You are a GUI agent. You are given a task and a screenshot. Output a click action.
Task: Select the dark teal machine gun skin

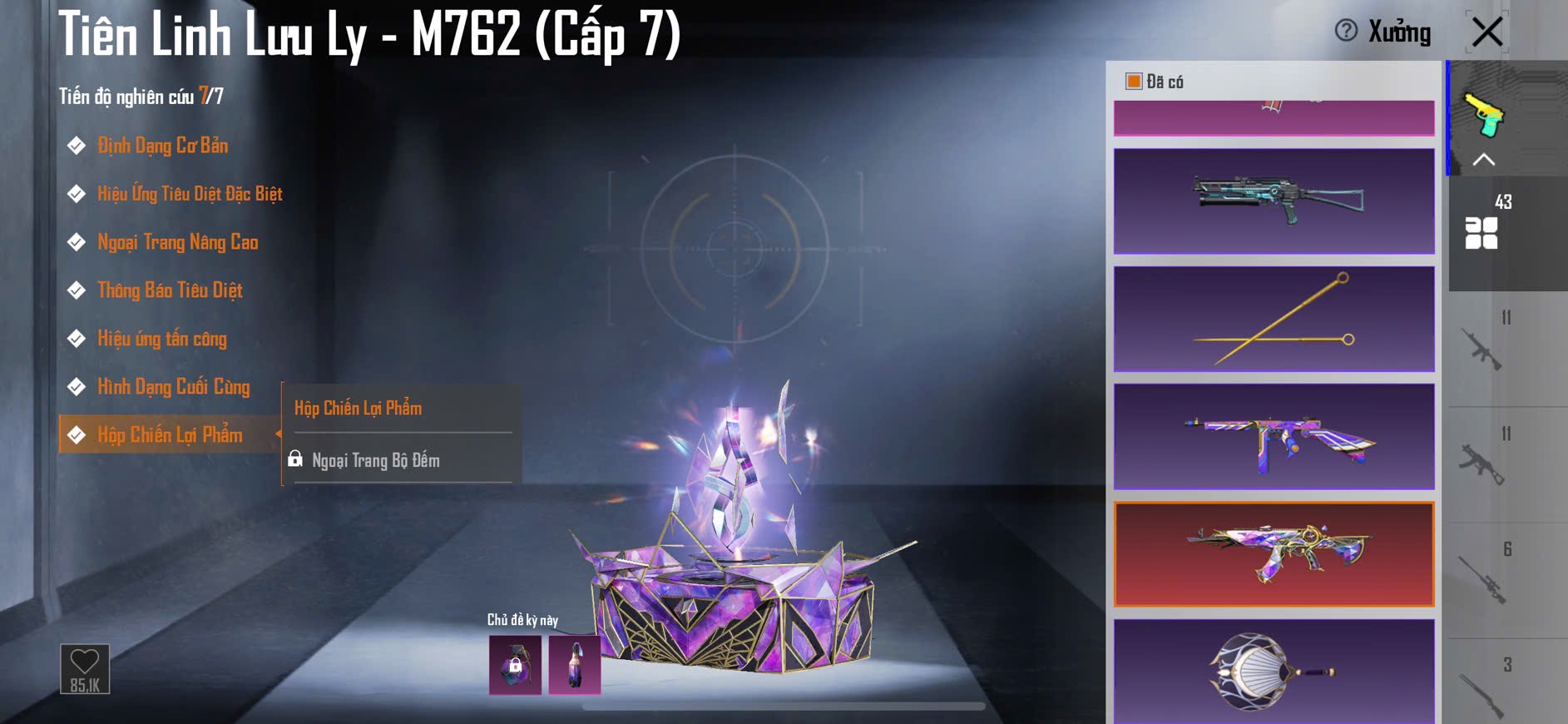(x=1274, y=201)
